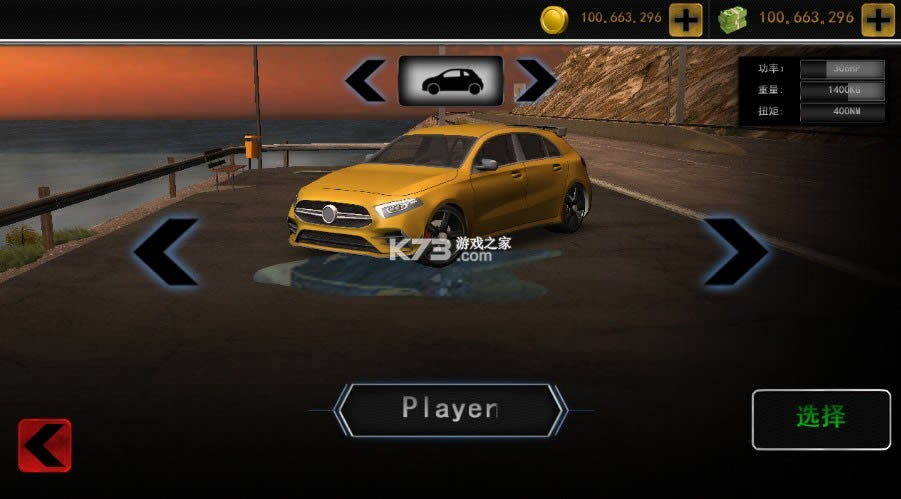Confirm car with green 选择 button
This screenshot has height=499, width=901.
tap(821, 418)
